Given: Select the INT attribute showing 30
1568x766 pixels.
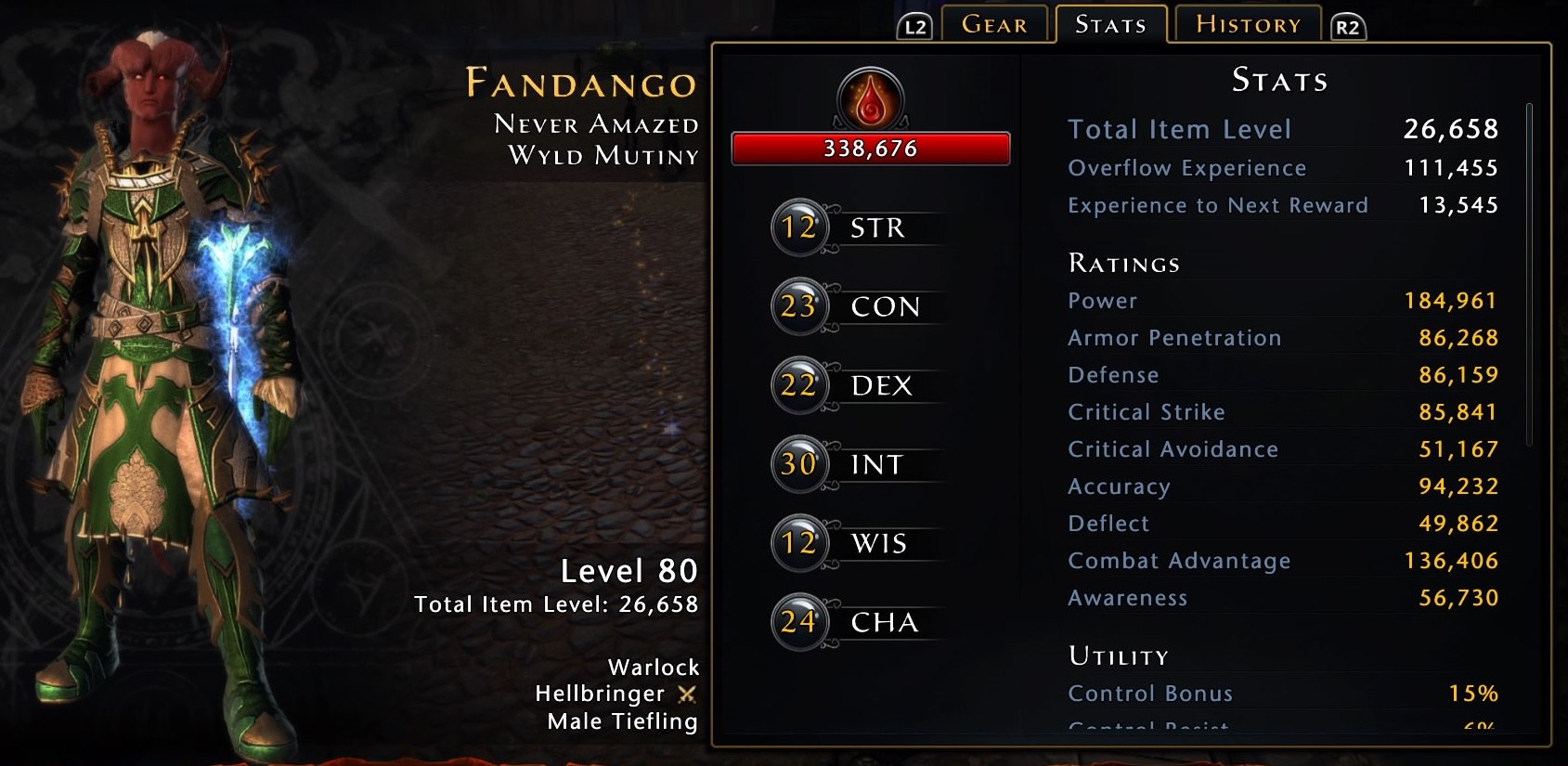Looking at the screenshot, I should tap(798, 464).
